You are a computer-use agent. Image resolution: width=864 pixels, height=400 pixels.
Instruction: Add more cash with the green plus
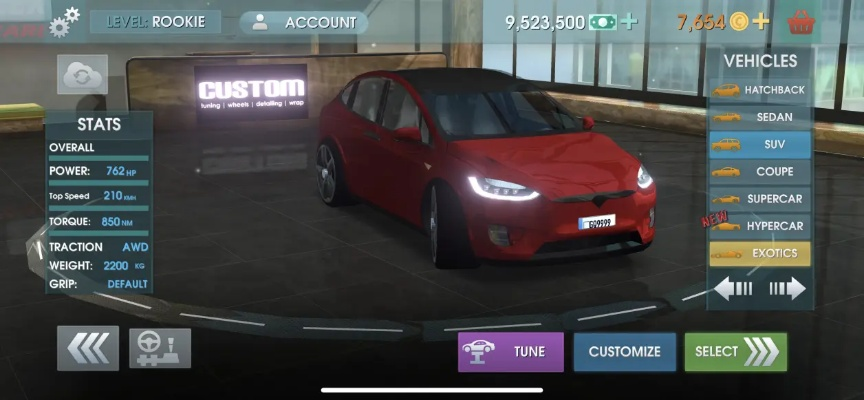pyautogui.click(x=629, y=22)
